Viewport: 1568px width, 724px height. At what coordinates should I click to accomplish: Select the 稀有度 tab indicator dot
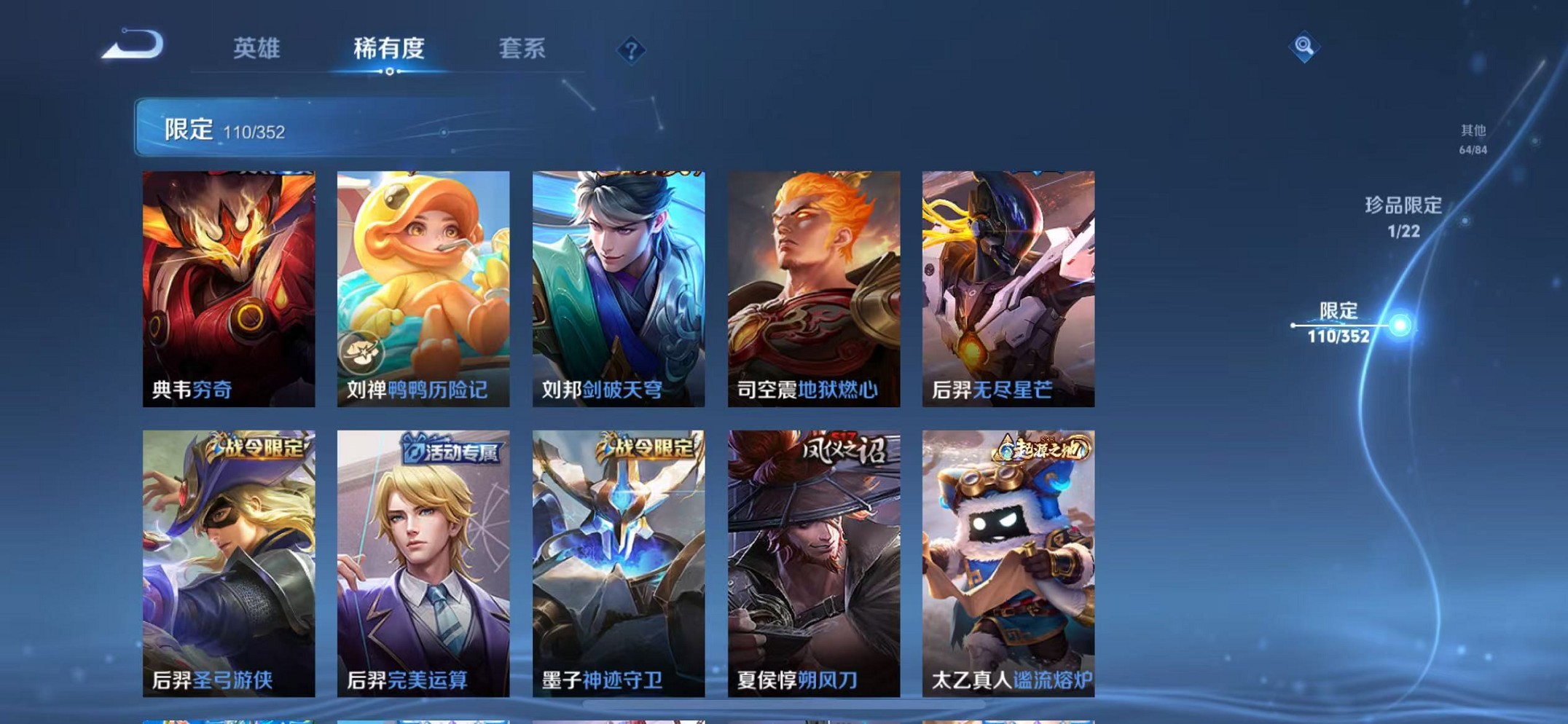click(x=391, y=73)
